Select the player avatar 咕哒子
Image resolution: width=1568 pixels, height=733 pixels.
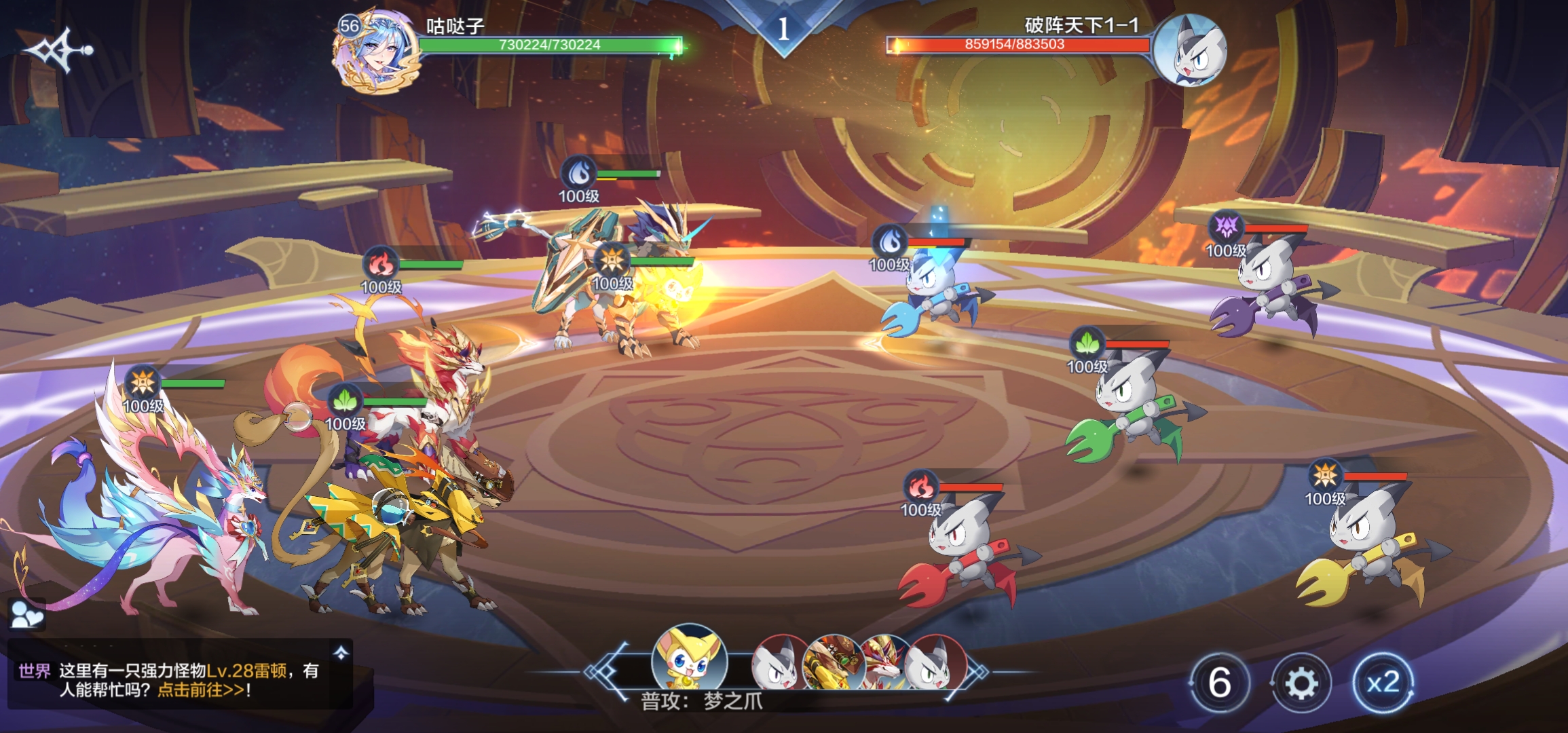coord(375,52)
